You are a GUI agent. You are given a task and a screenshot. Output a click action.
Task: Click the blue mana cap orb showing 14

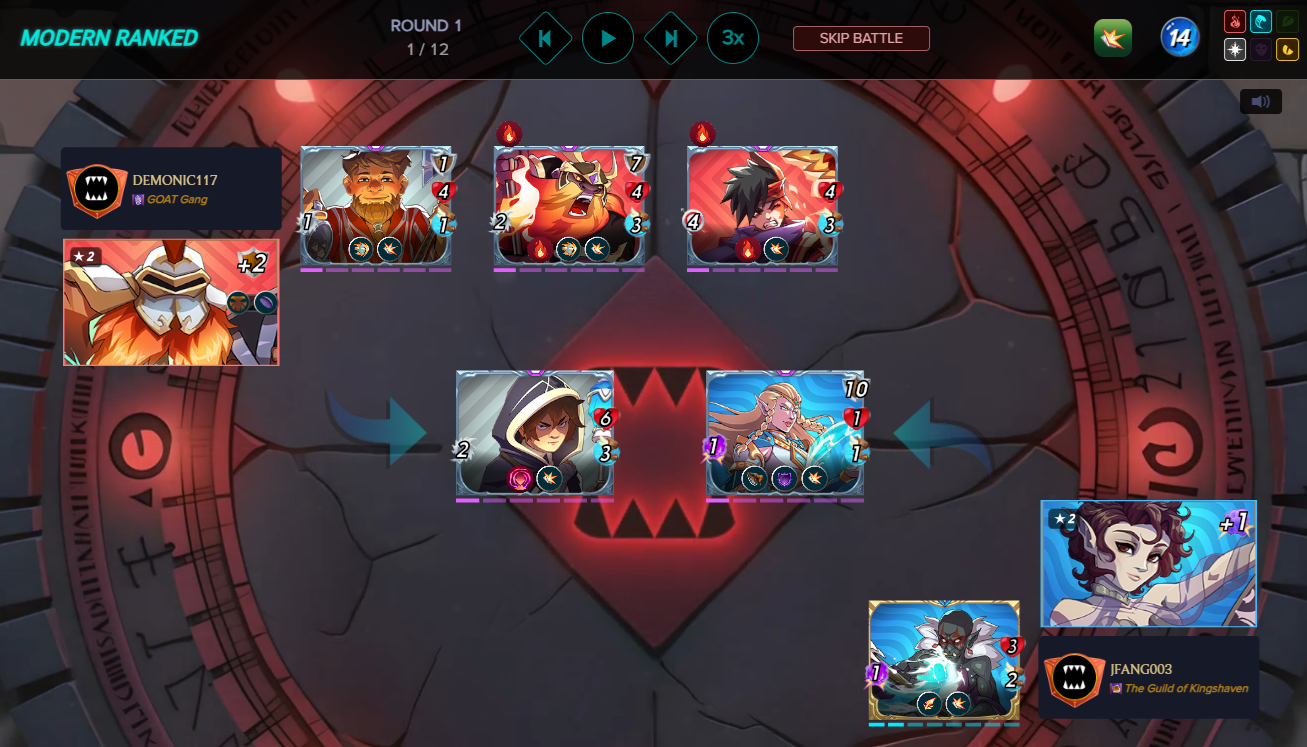[1179, 37]
